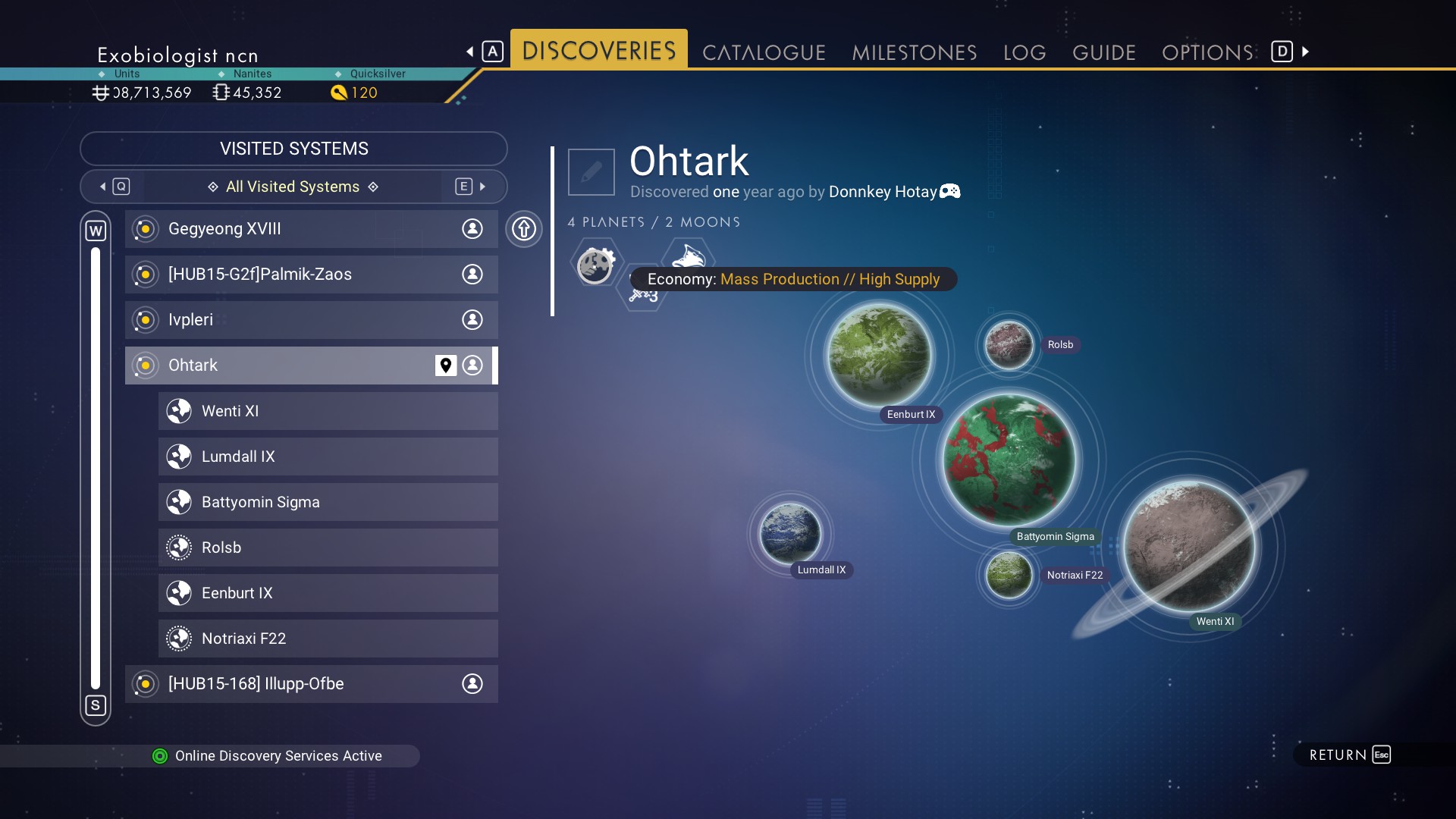Click the rename pencil icon beside Ohtark
The width and height of the screenshot is (1456, 819).
coord(591,172)
